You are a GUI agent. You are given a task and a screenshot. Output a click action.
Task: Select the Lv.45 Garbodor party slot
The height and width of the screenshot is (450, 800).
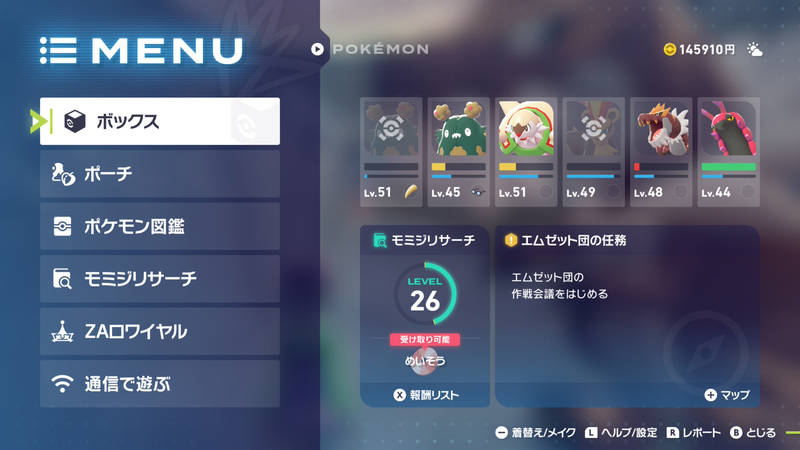point(458,150)
